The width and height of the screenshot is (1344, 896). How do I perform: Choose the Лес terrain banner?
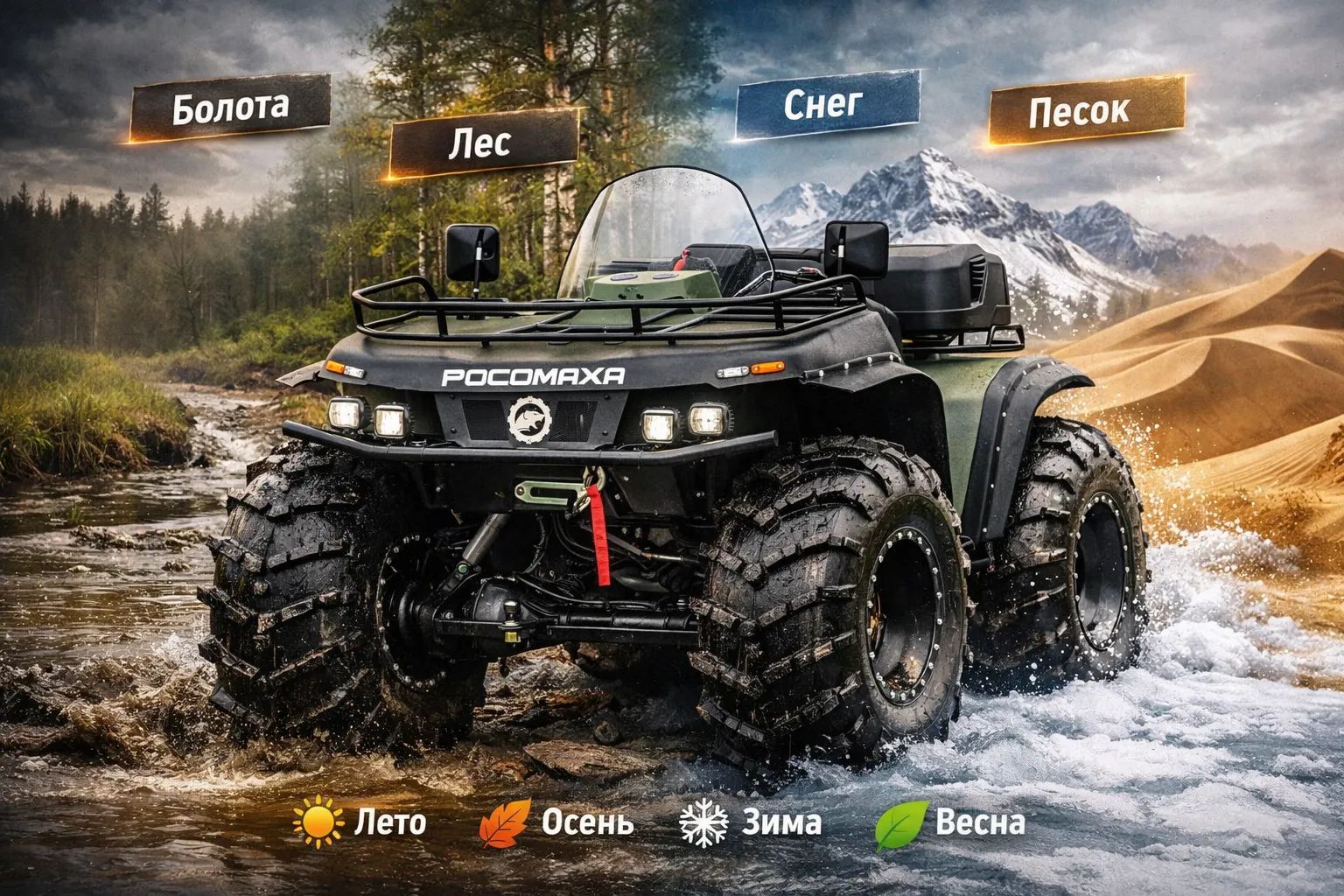click(x=483, y=143)
